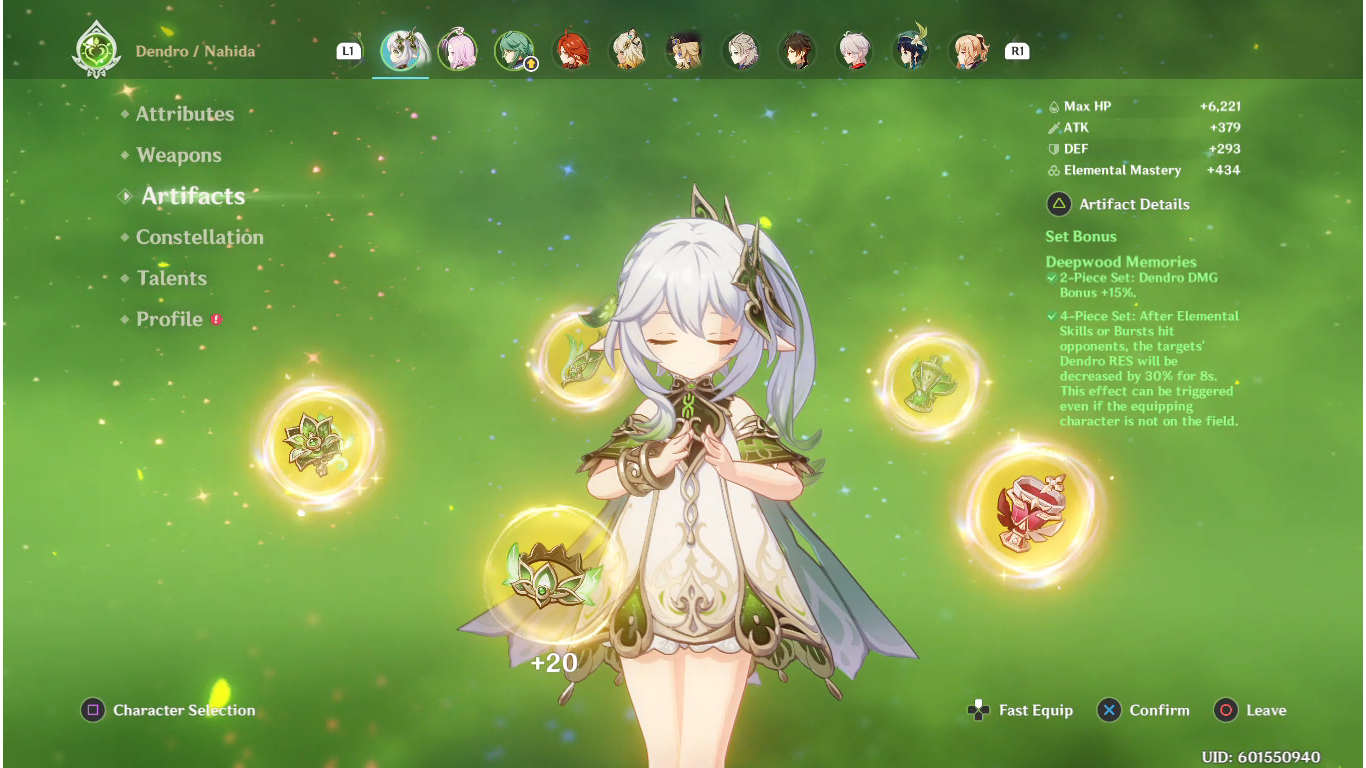Open the Profile entry

tap(170, 319)
